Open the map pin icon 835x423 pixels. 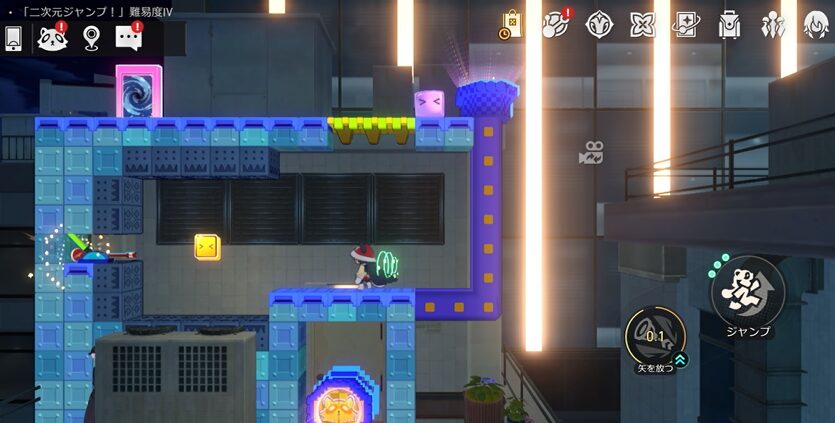pos(91,38)
